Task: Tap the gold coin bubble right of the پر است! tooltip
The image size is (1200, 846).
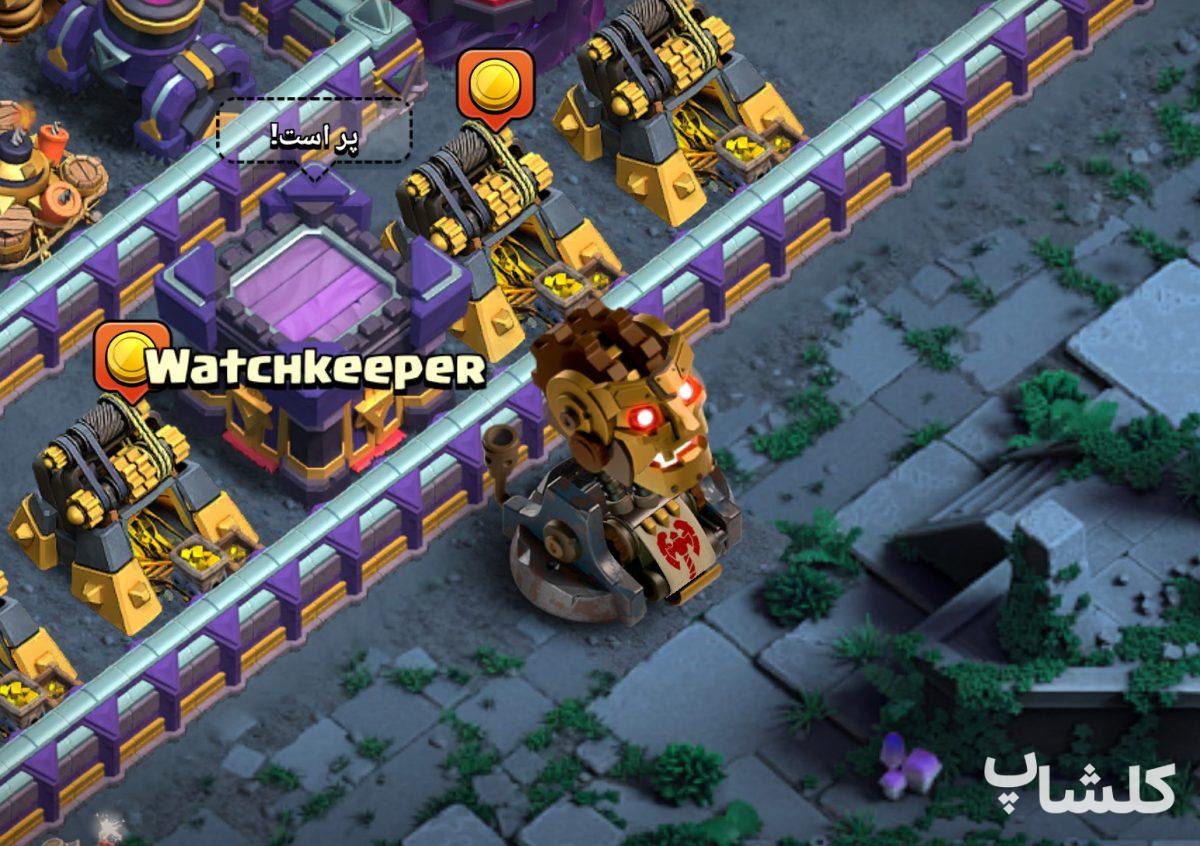Action: [x=494, y=85]
